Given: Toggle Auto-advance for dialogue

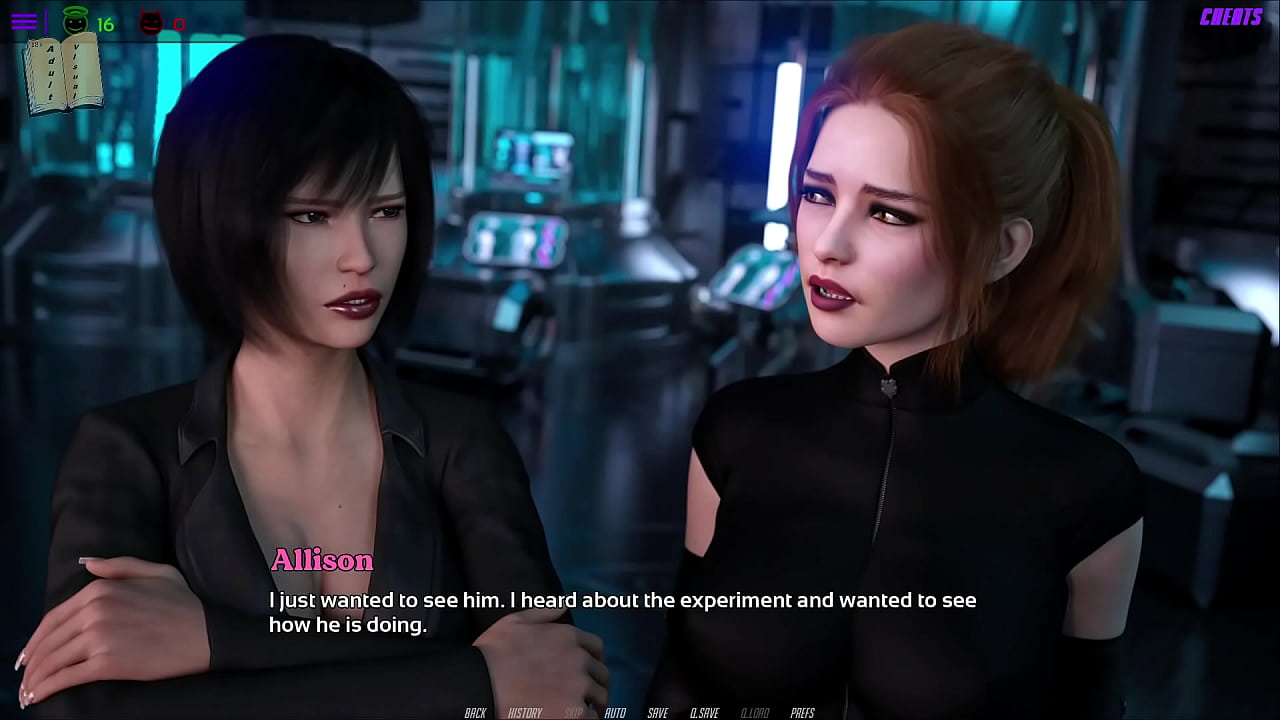Looking at the screenshot, I should click(615, 713).
